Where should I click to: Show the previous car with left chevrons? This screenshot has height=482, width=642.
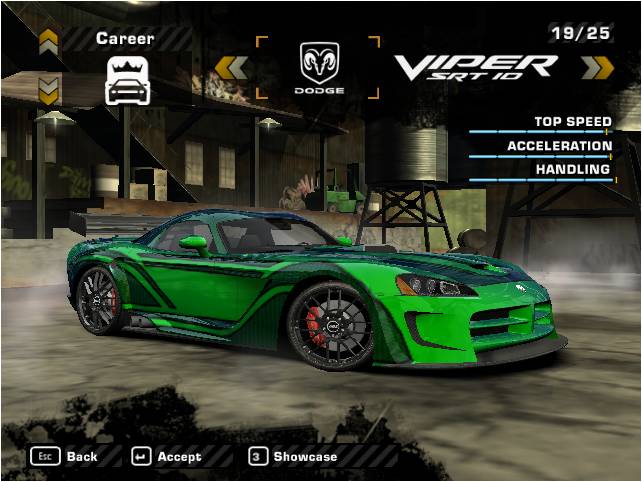pyautogui.click(x=232, y=67)
